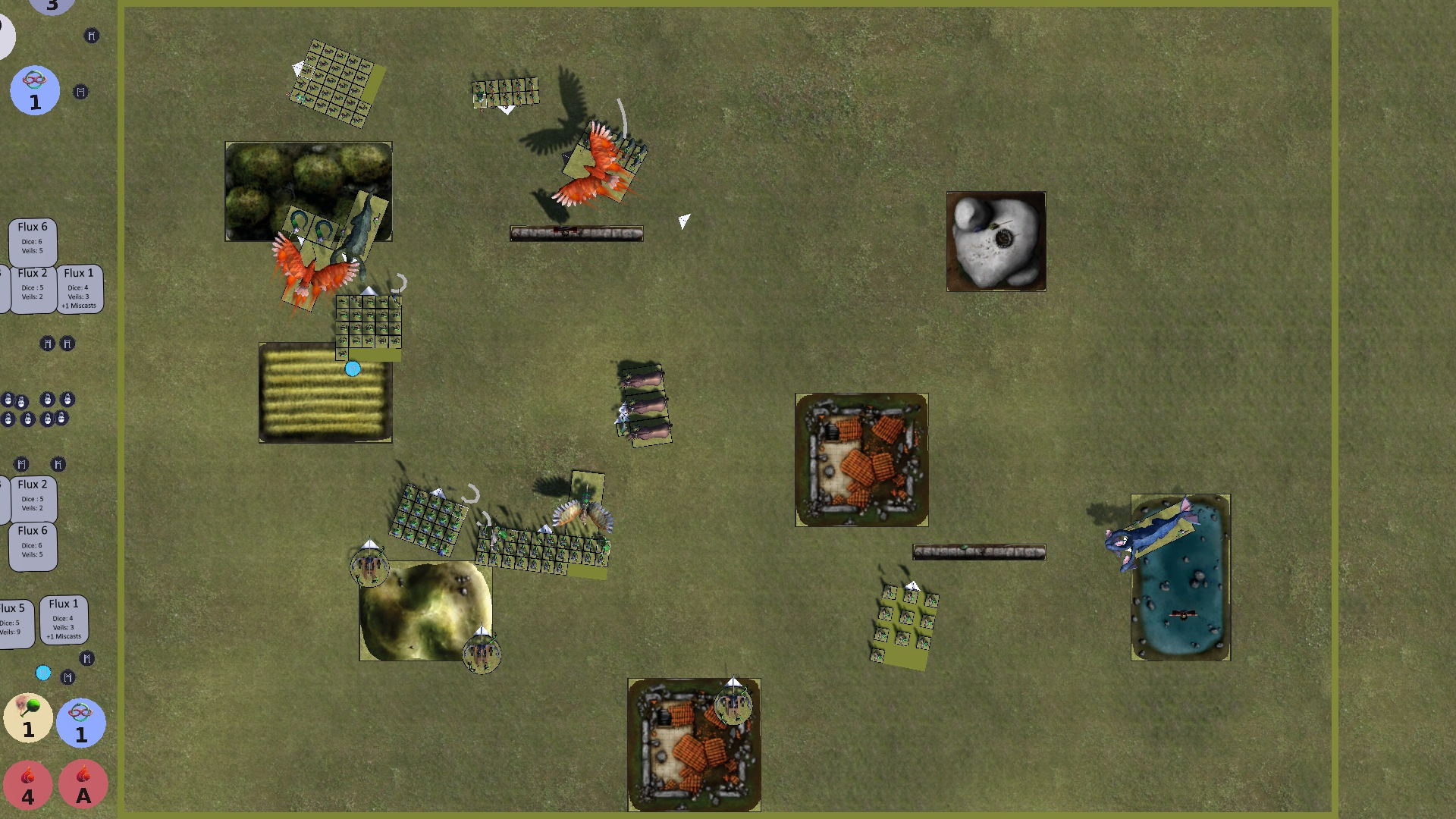Select the Flux 5 card
The height and width of the screenshot is (819, 1456).
pyautogui.click(x=15, y=620)
